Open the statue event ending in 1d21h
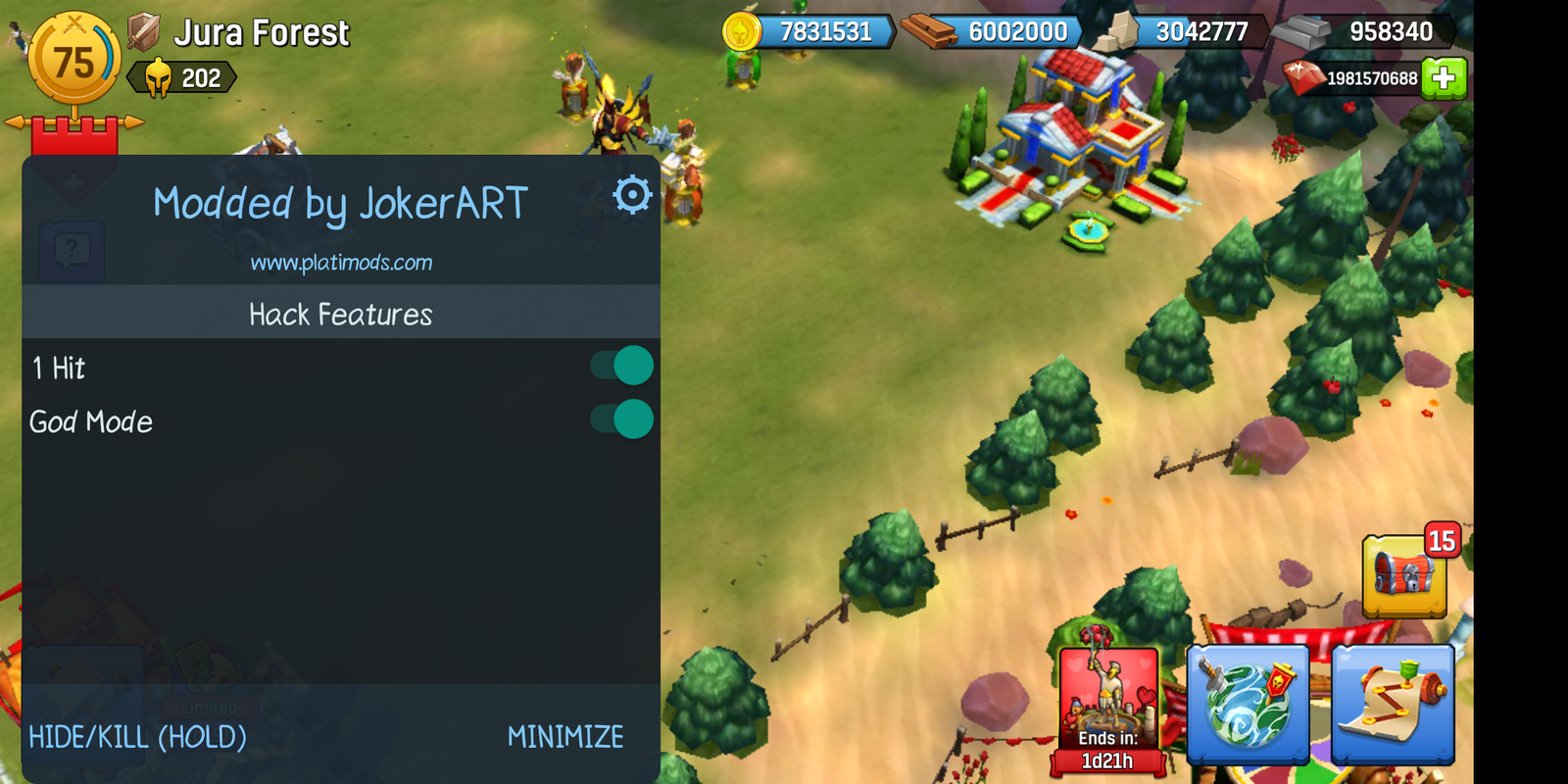The width and height of the screenshot is (1568, 784). [x=1108, y=701]
